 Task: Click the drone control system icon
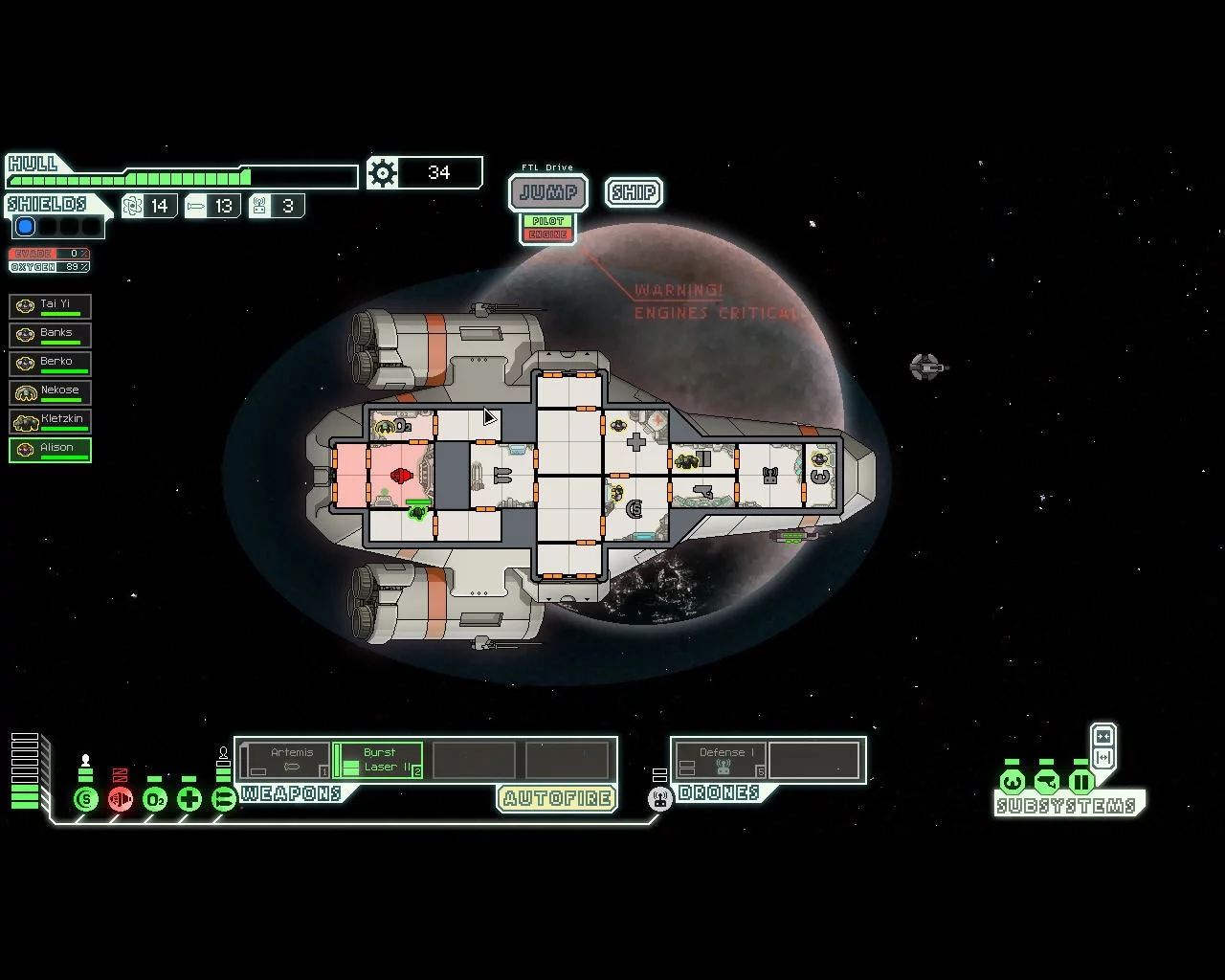point(660,799)
